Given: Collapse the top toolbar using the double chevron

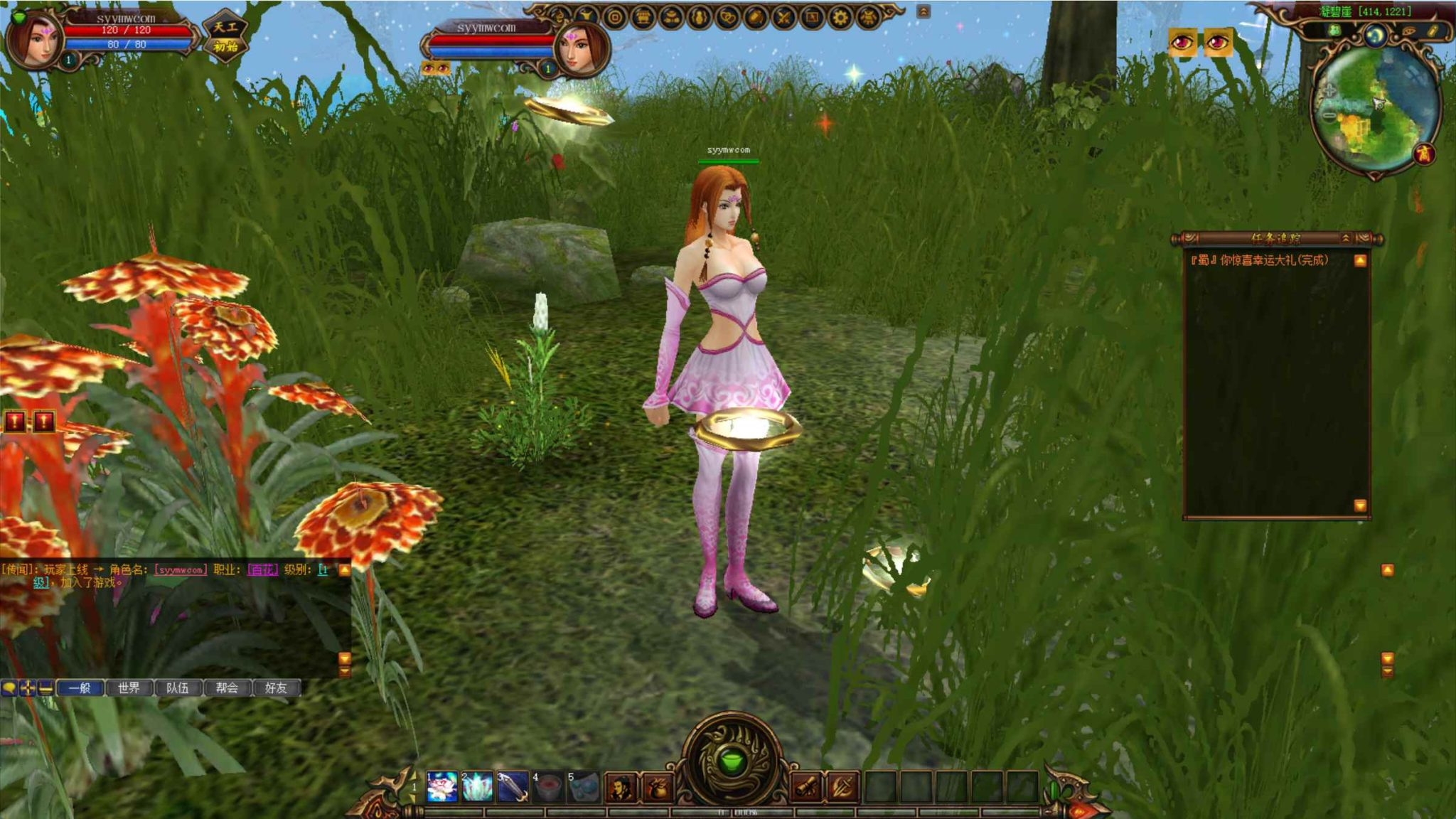Looking at the screenshot, I should pos(922,12).
